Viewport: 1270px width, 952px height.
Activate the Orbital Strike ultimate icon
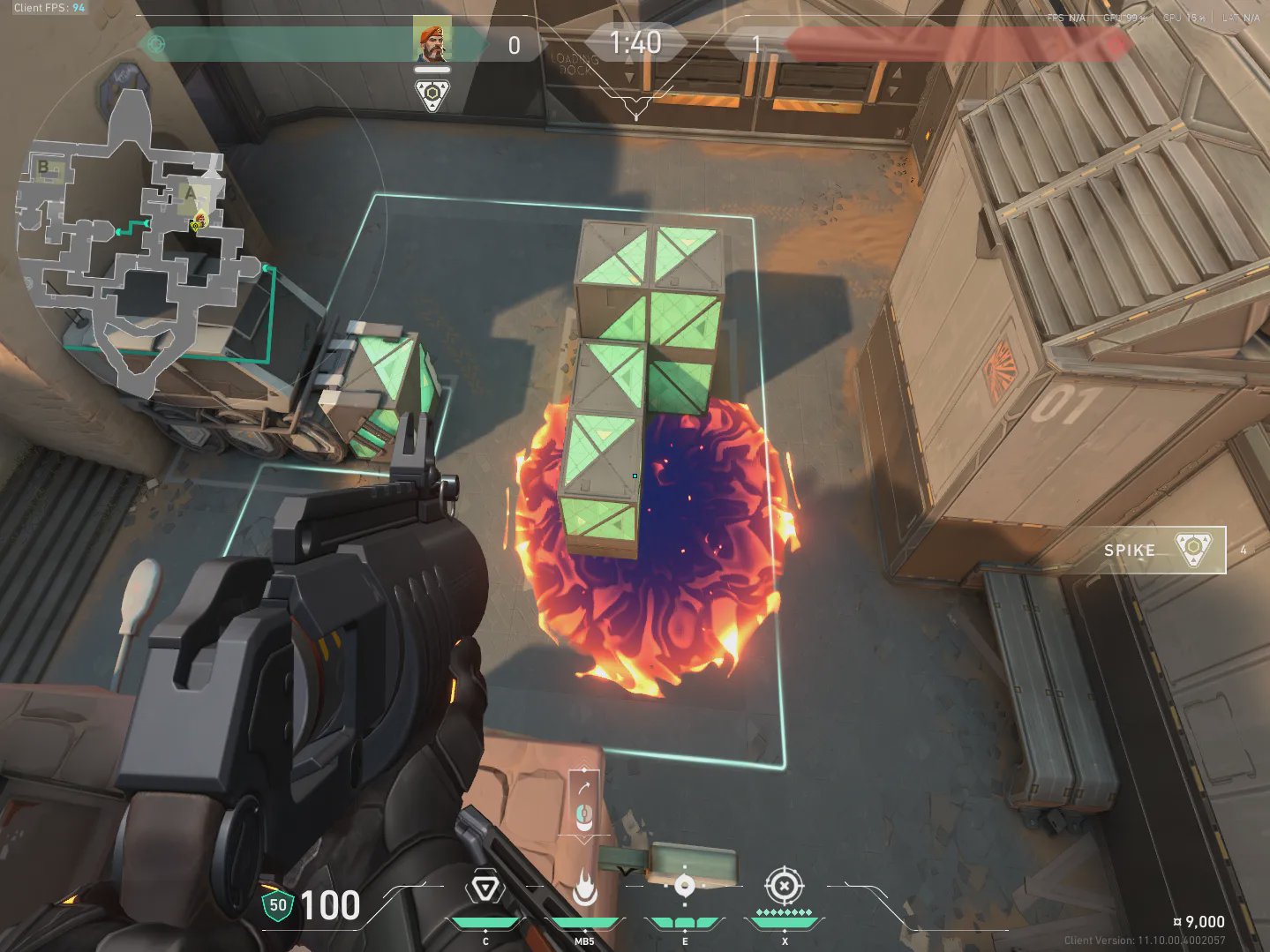coord(783,886)
